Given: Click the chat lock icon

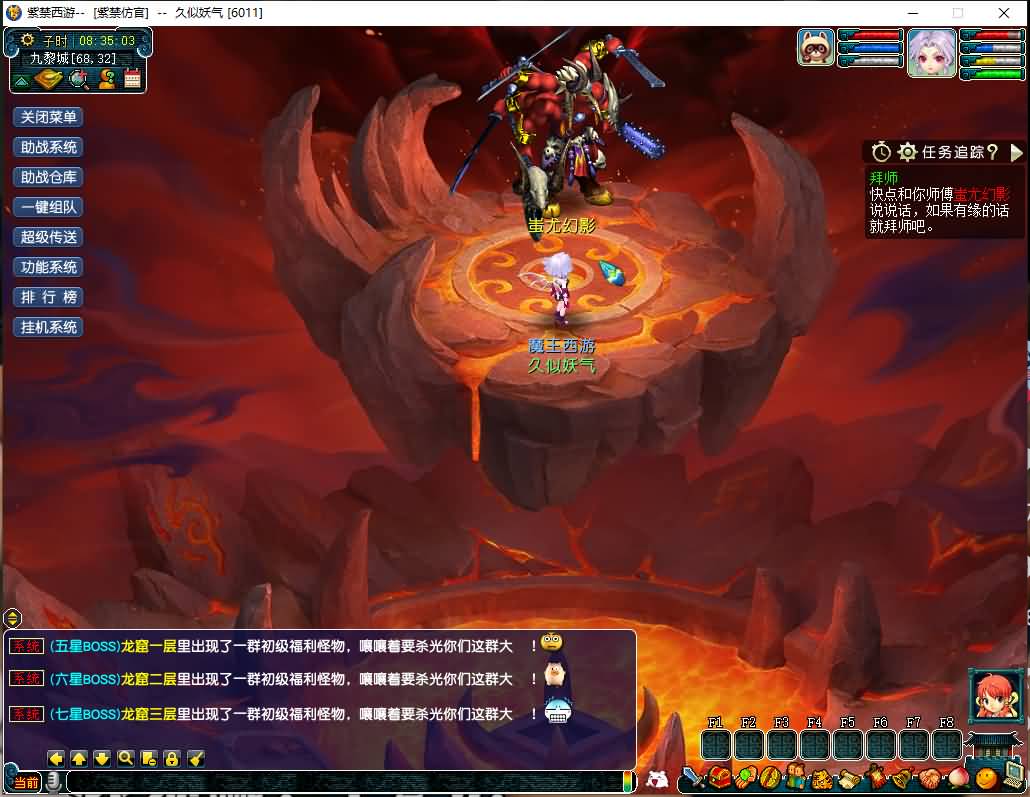Looking at the screenshot, I should 172,758.
